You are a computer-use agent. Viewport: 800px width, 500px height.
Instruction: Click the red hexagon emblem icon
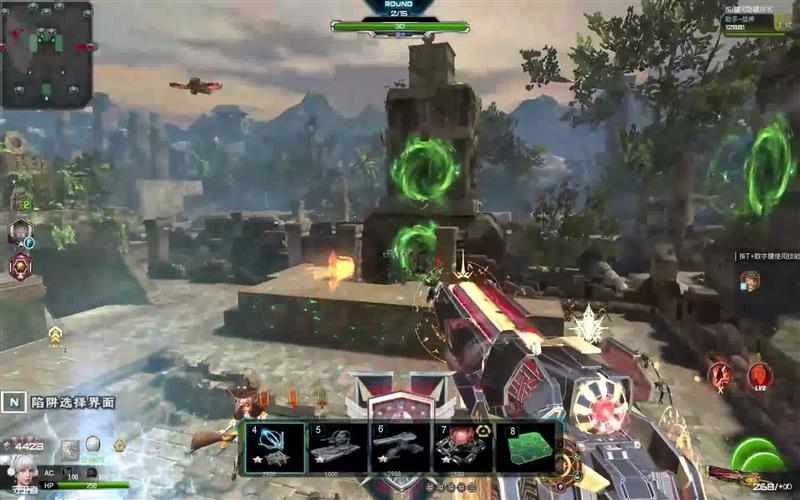click(x=19, y=266)
